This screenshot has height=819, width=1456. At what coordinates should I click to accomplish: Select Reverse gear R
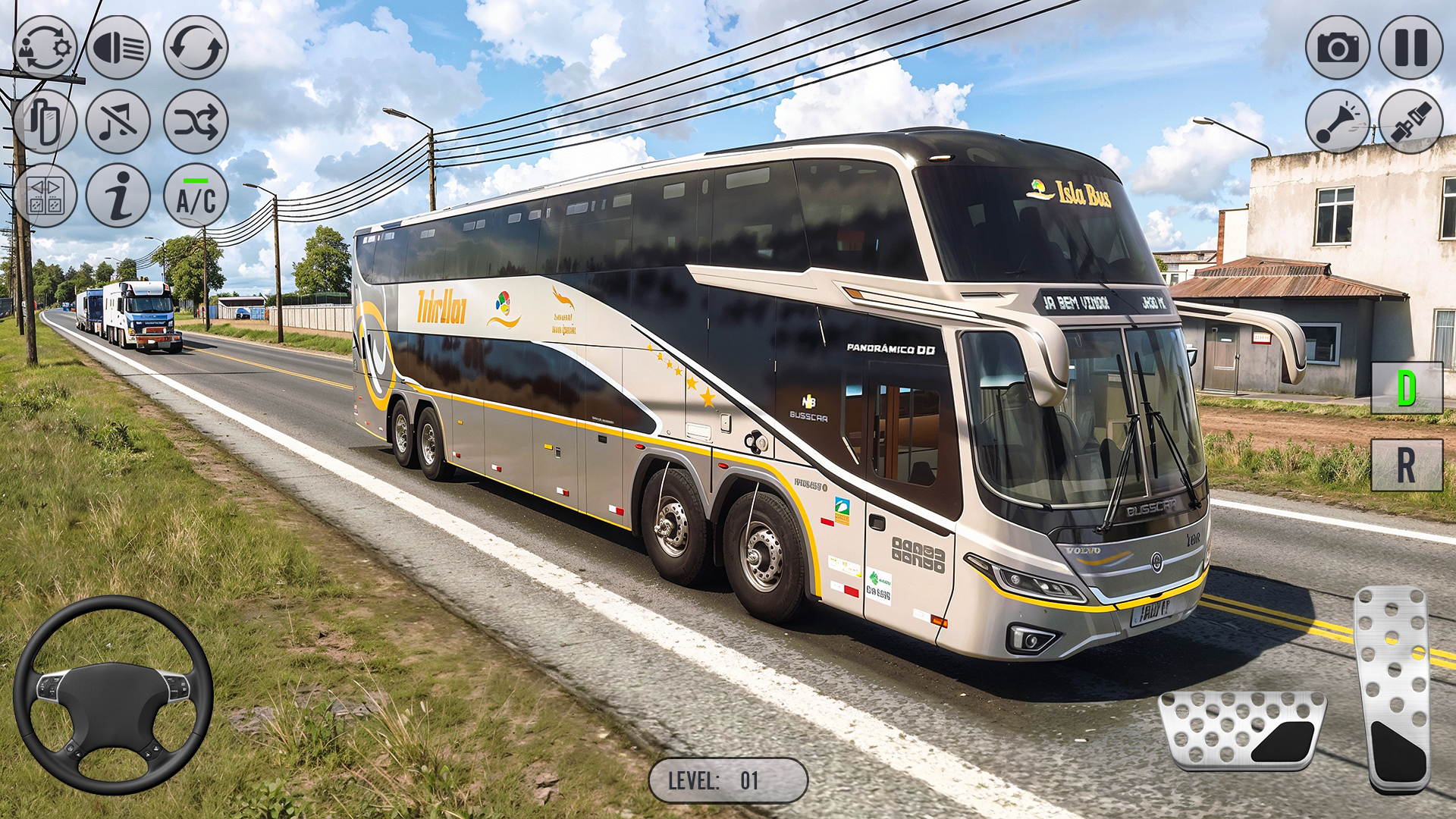tap(1407, 464)
